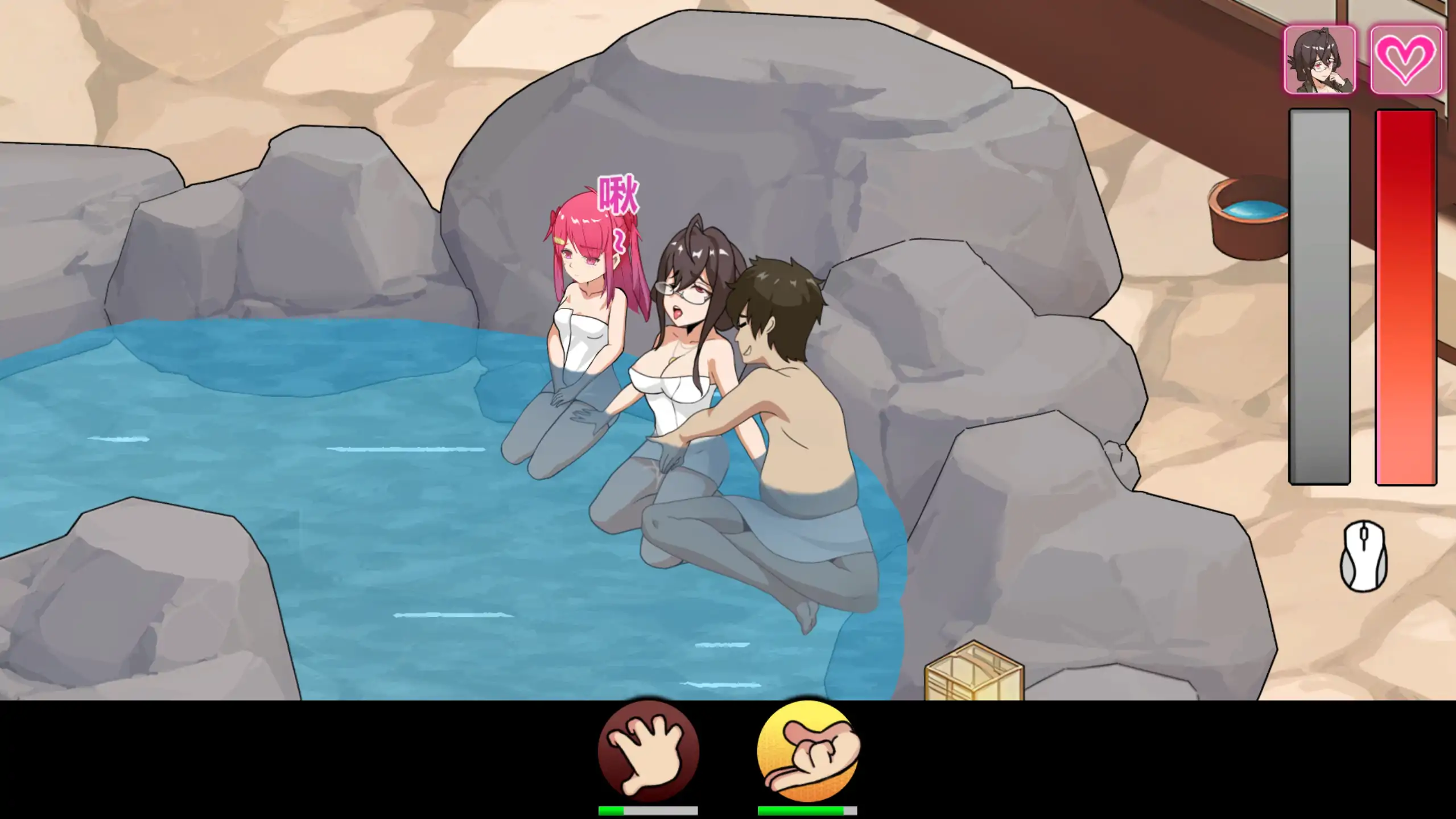Select the open hand action button
1456x819 pixels.
648,751
